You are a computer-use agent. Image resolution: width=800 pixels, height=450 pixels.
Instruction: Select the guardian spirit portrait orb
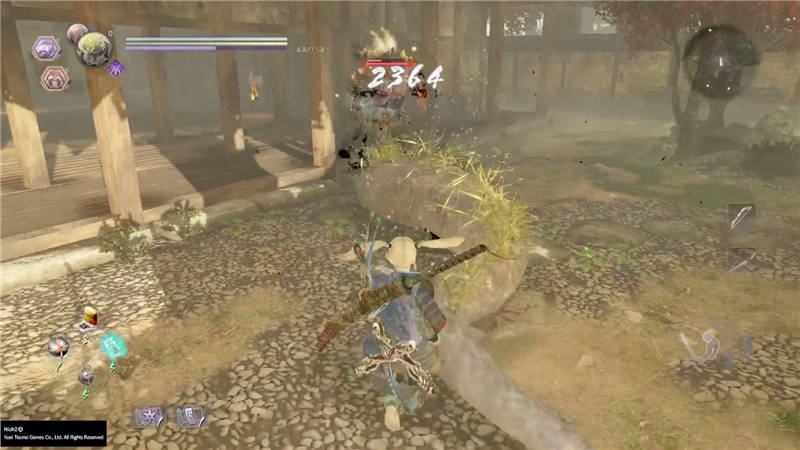(93, 48)
